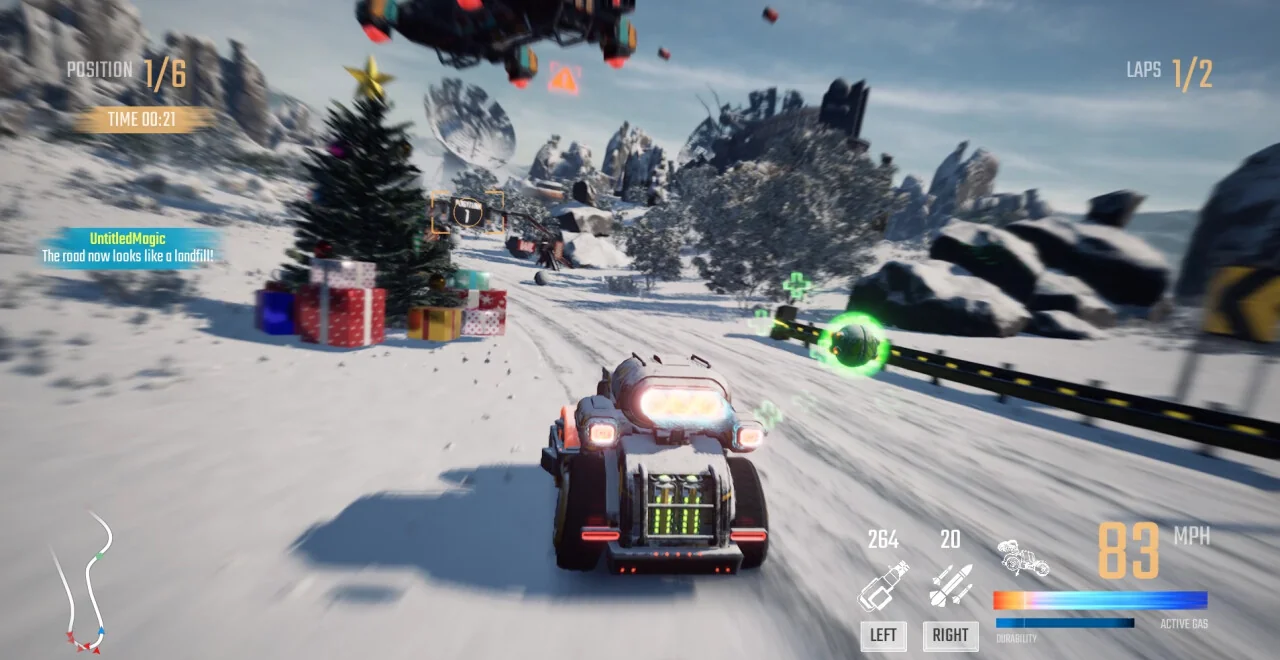1280x660 pixels.
Task: Click the vehicle status icon
Action: click(x=1023, y=559)
